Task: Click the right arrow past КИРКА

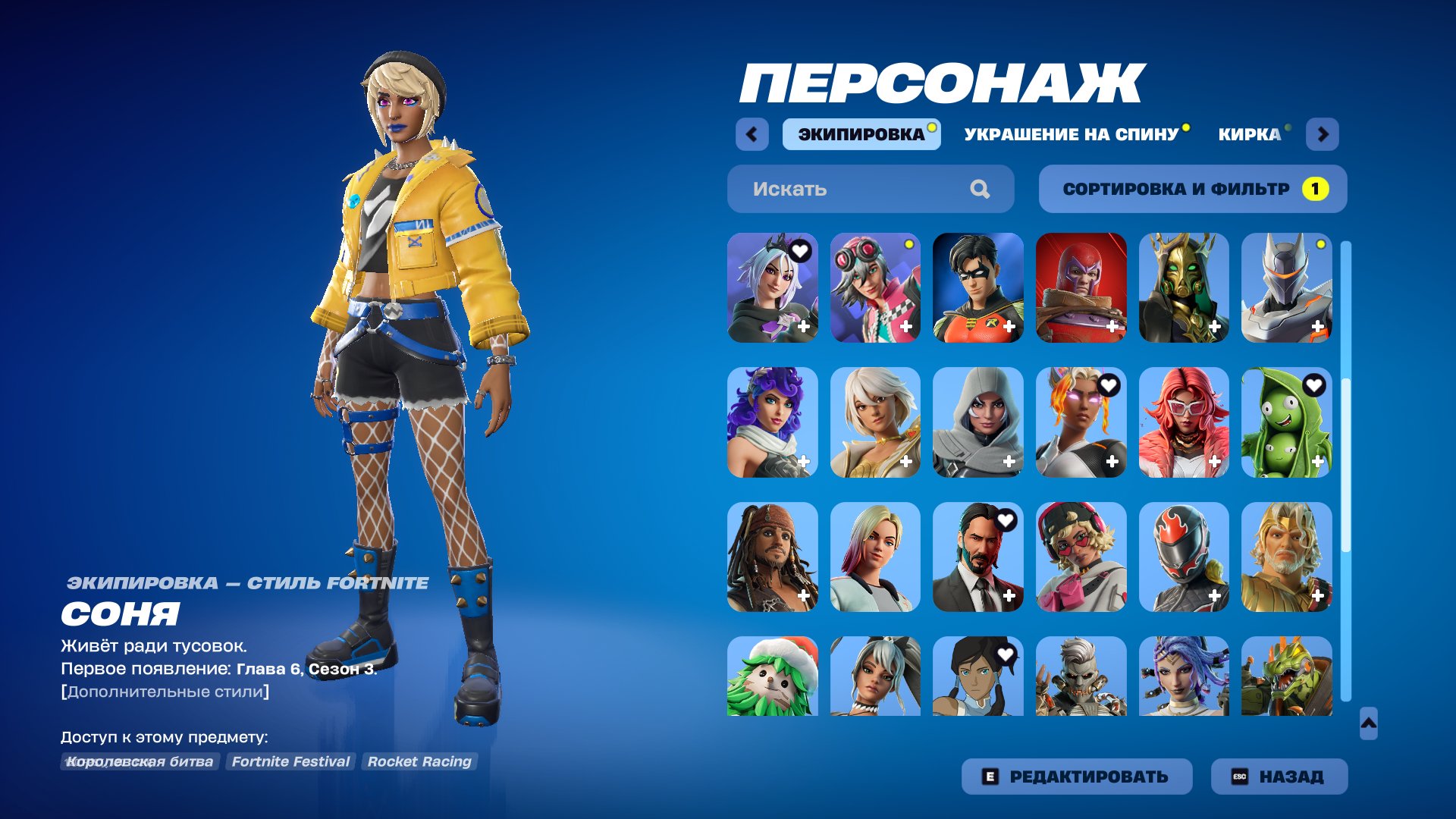Action: 1324,134
